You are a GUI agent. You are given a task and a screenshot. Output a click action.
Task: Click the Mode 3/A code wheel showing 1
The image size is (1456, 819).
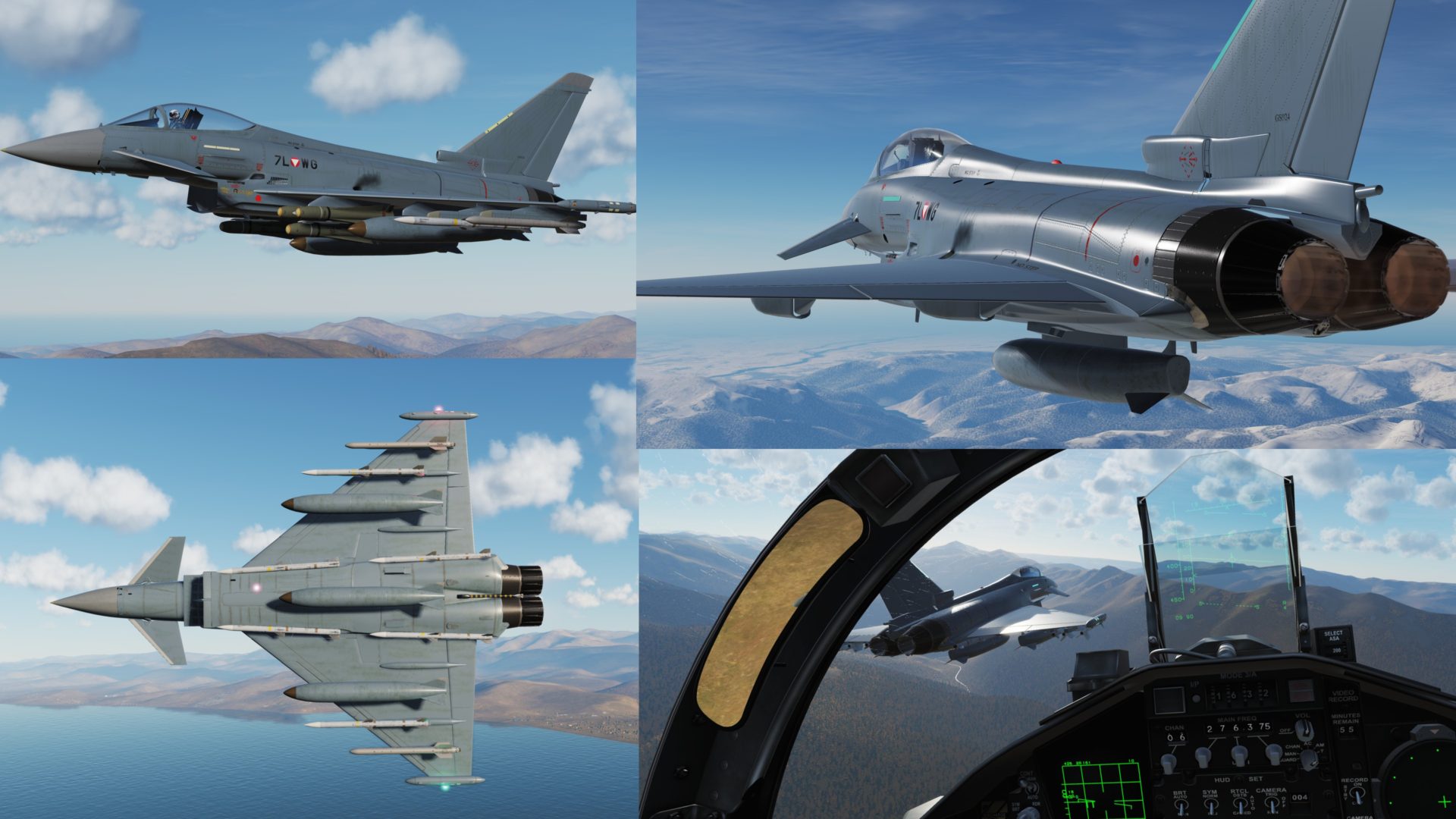[x=1218, y=695]
